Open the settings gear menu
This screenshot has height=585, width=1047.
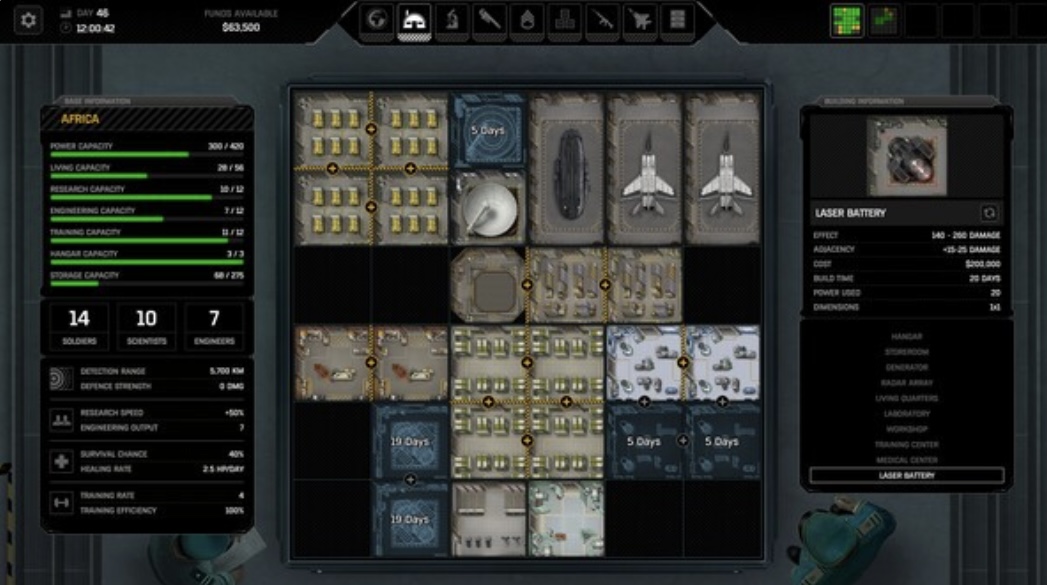29,20
